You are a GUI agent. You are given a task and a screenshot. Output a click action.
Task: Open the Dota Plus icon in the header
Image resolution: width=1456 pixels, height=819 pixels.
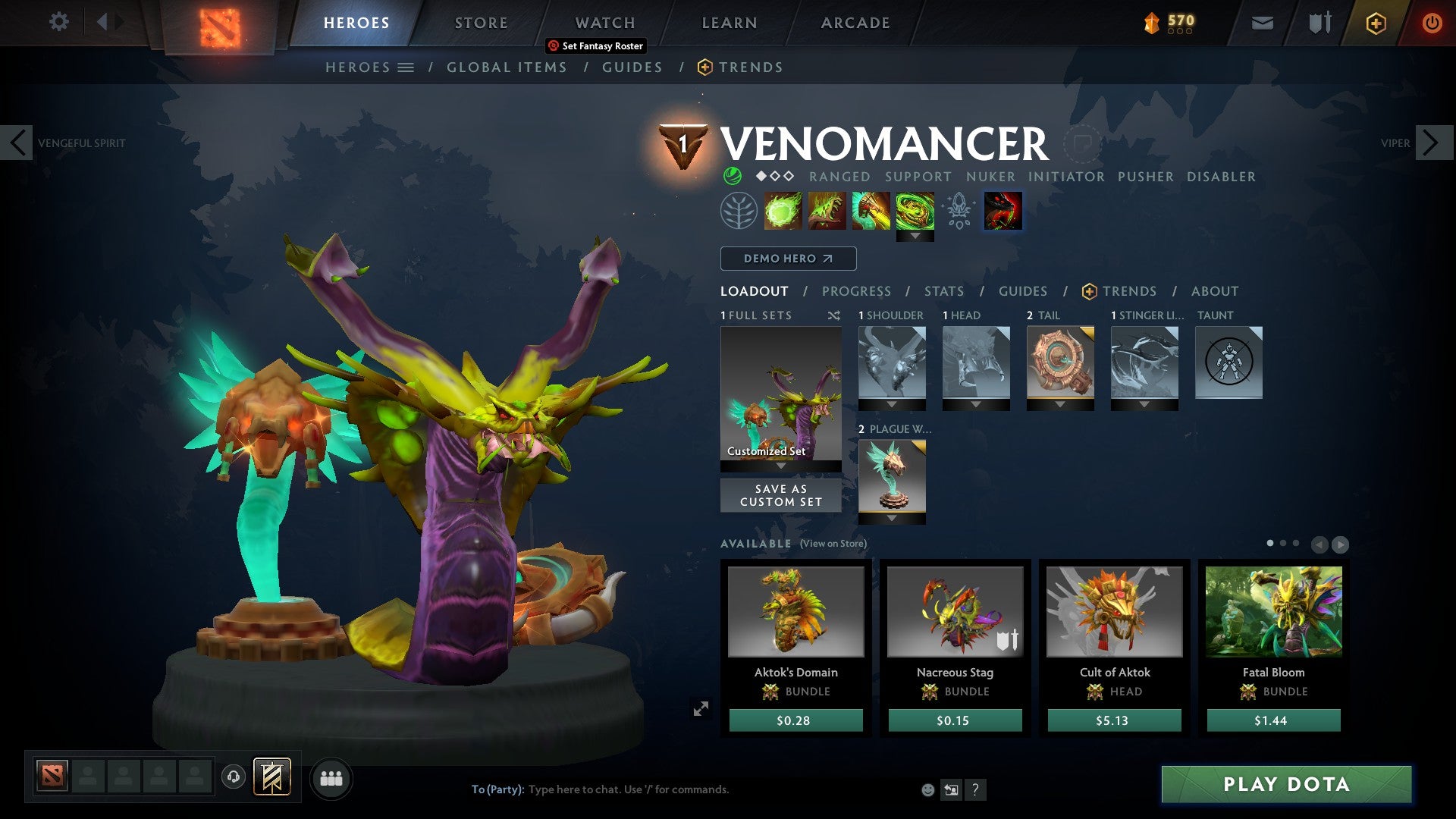click(x=1376, y=23)
